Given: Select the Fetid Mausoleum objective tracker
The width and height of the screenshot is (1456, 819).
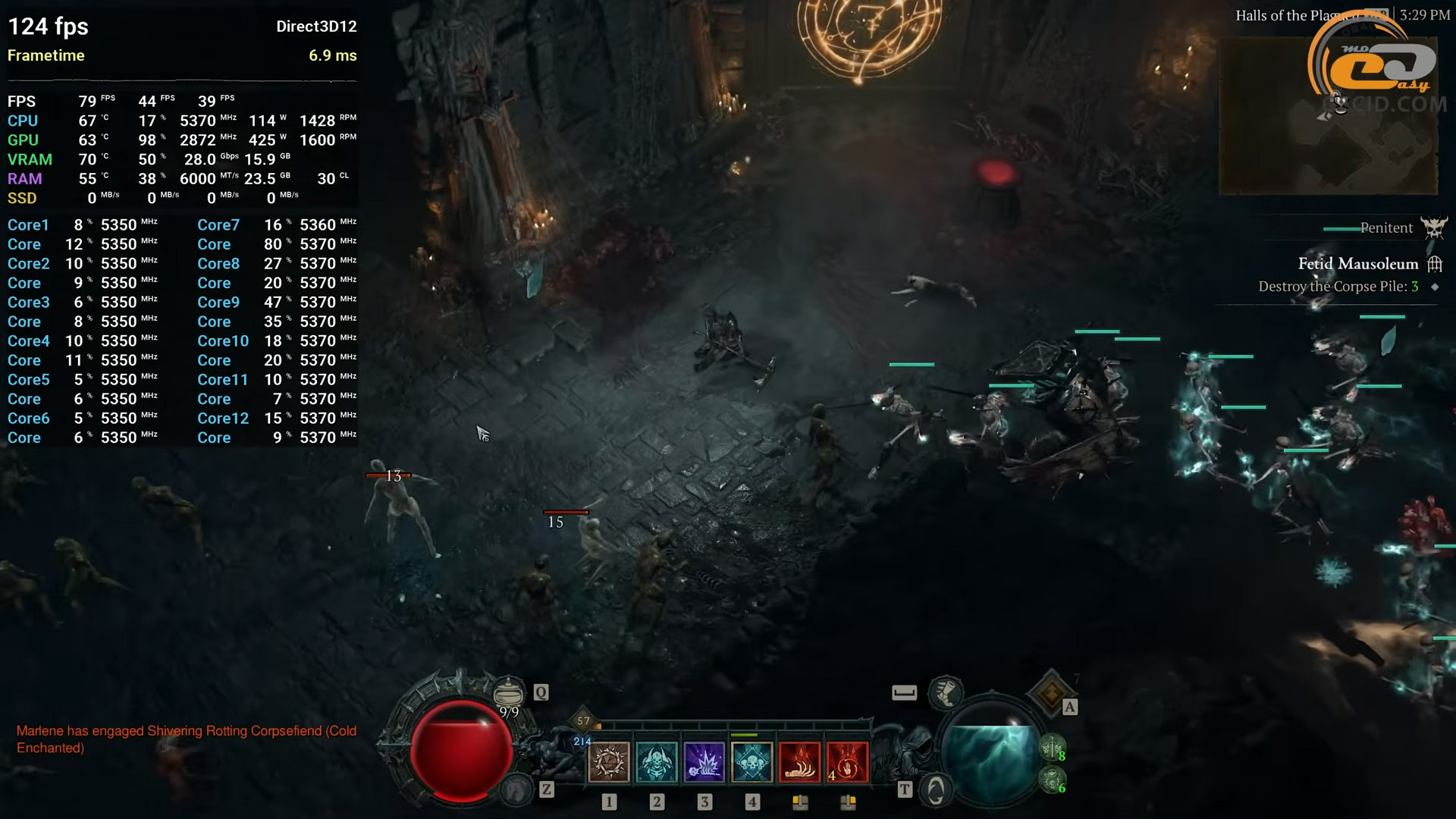Looking at the screenshot, I should pos(1357,264).
